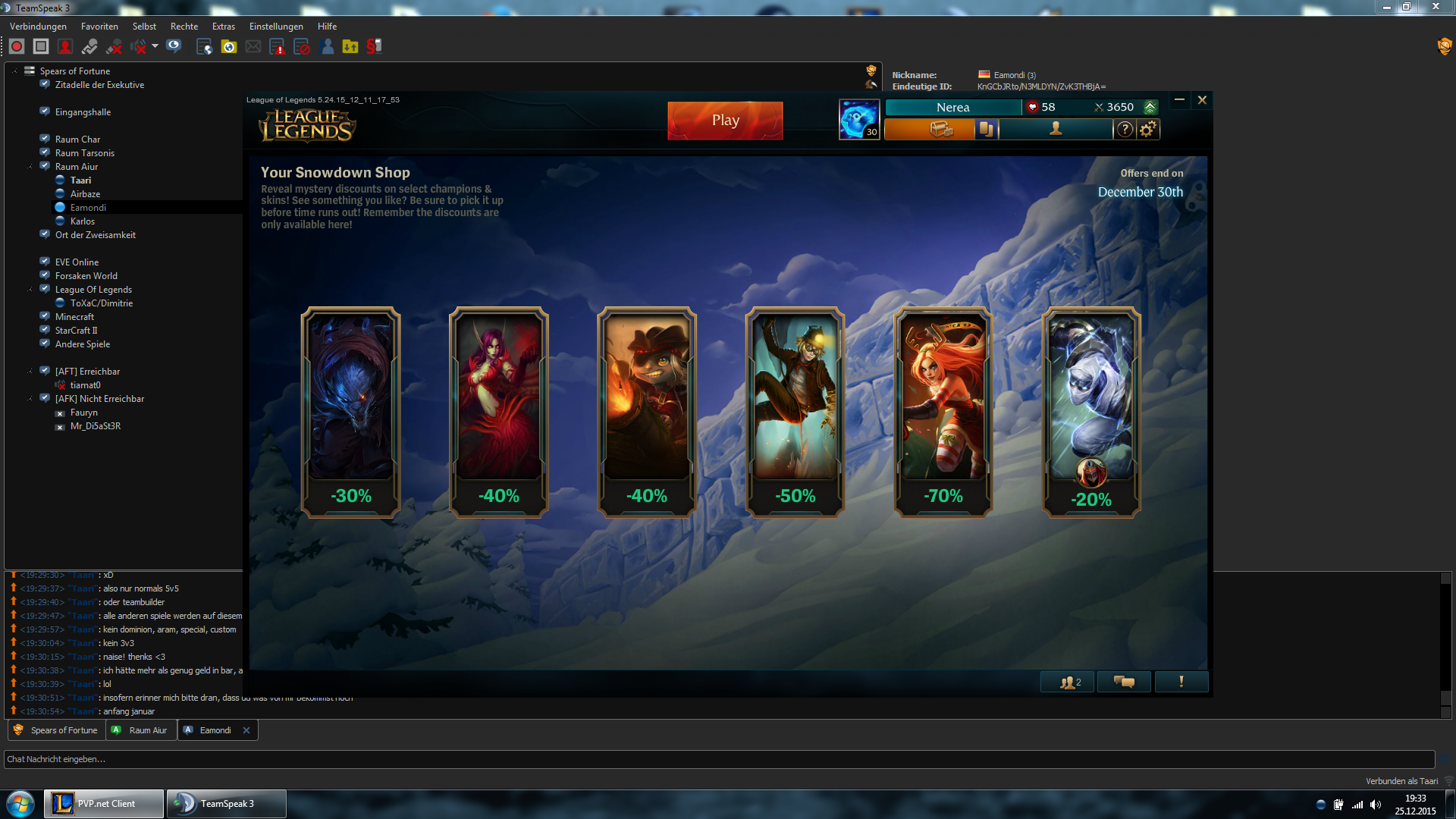Open the summoner profile button

pyautogui.click(x=1055, y=130)
